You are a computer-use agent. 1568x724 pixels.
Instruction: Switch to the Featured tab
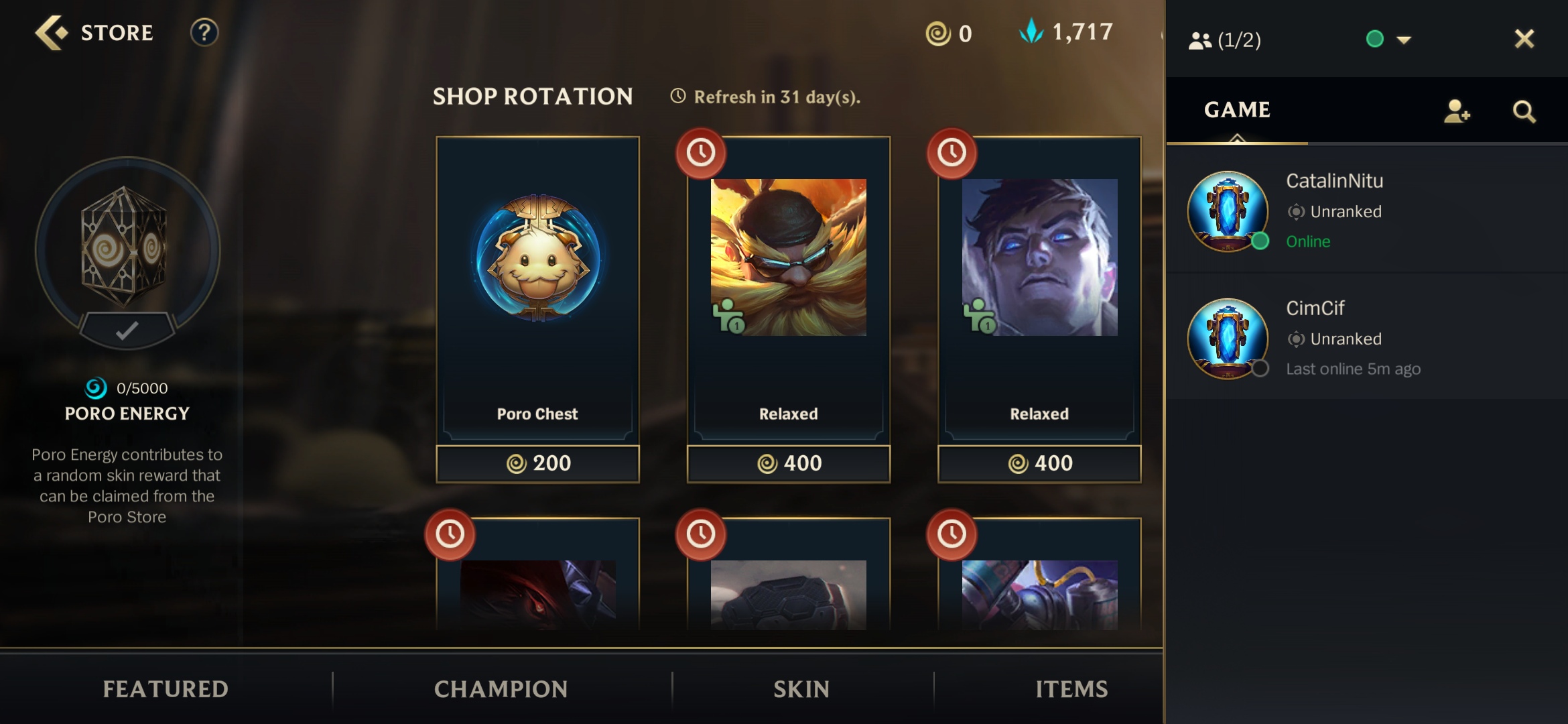166,688
